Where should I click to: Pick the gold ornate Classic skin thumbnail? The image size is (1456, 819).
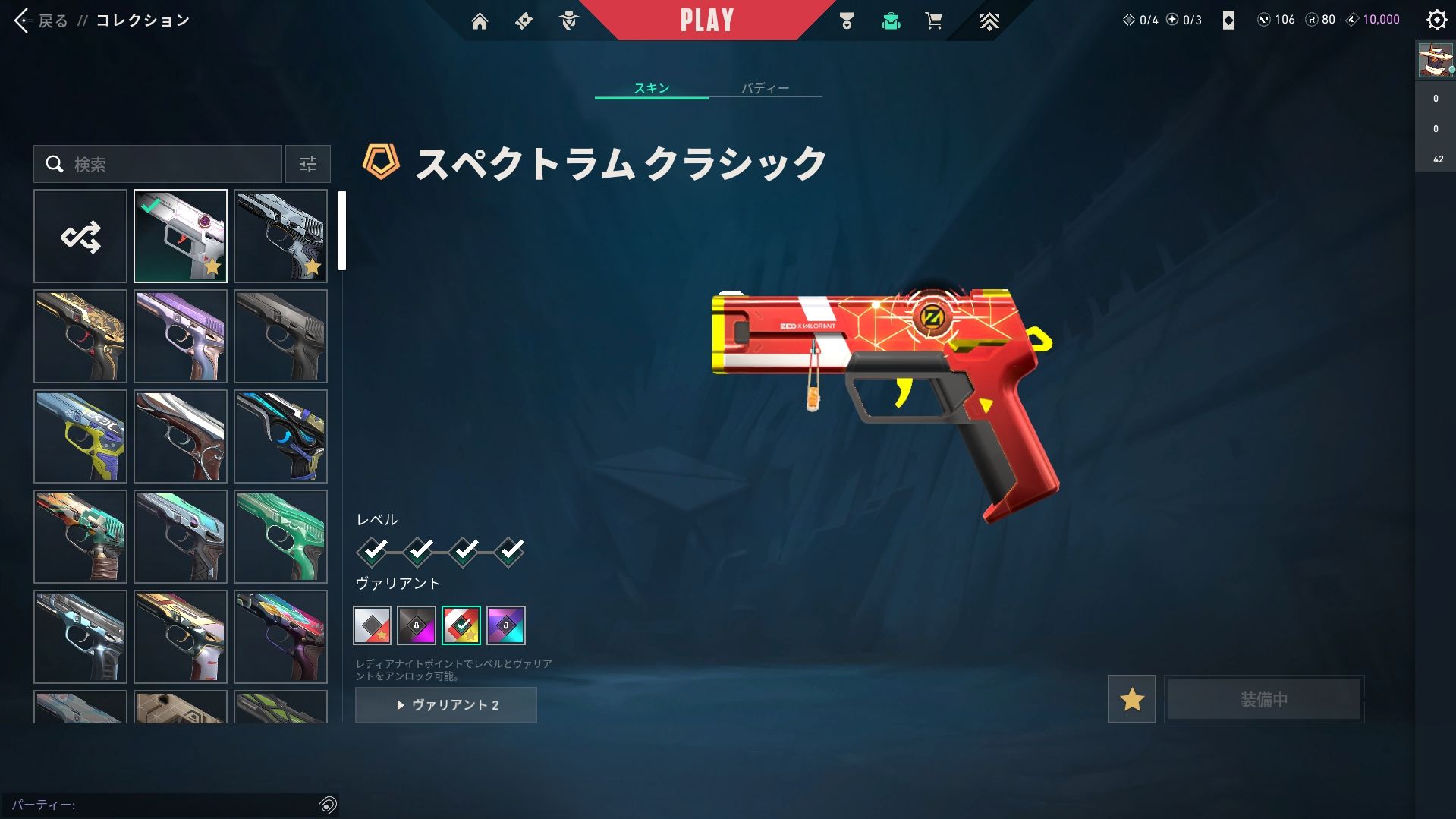click(x=80, y=336)
